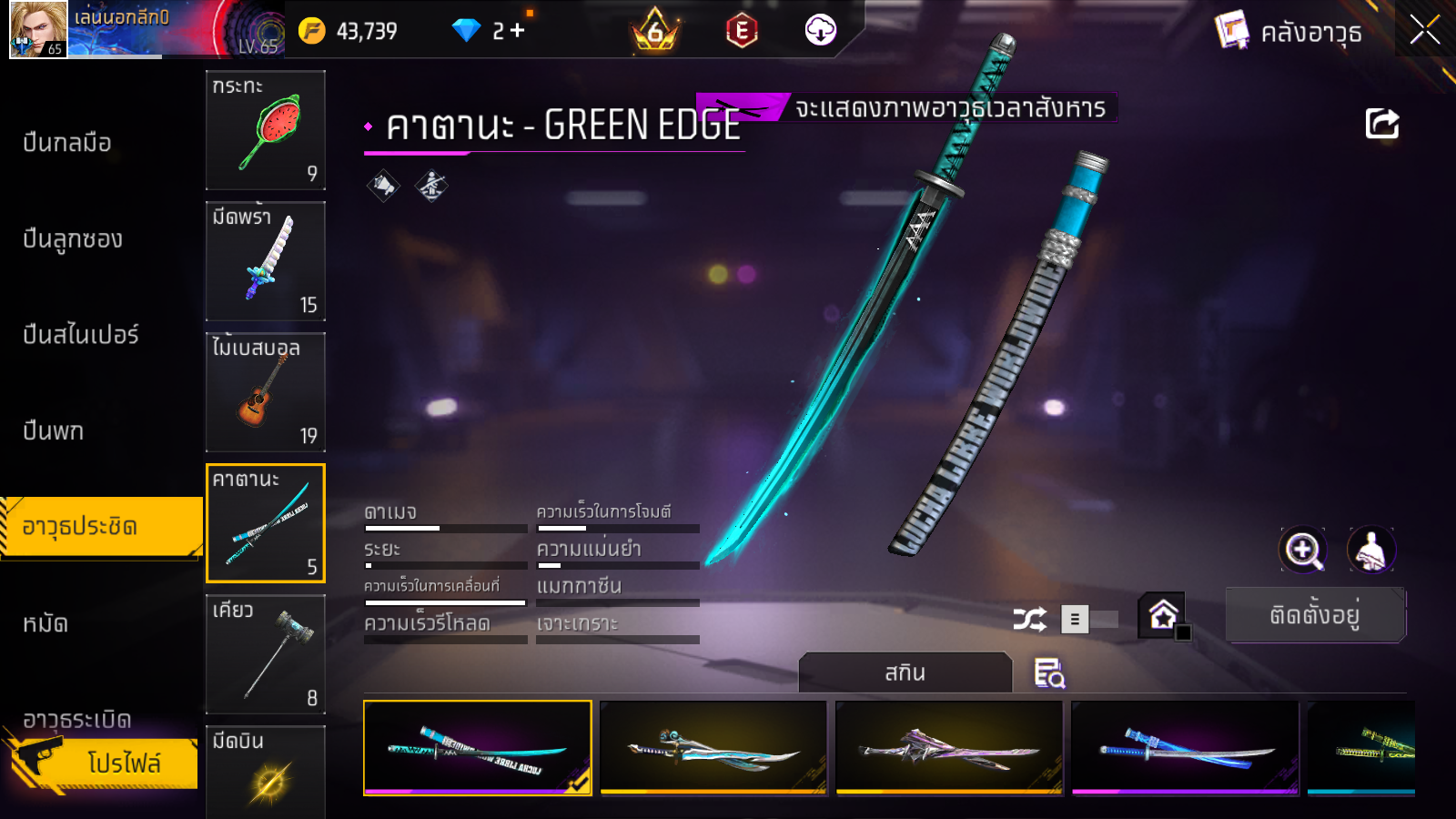
Task: Open the คลังอาวุธ weapon vault
Action: point(1289,32)
